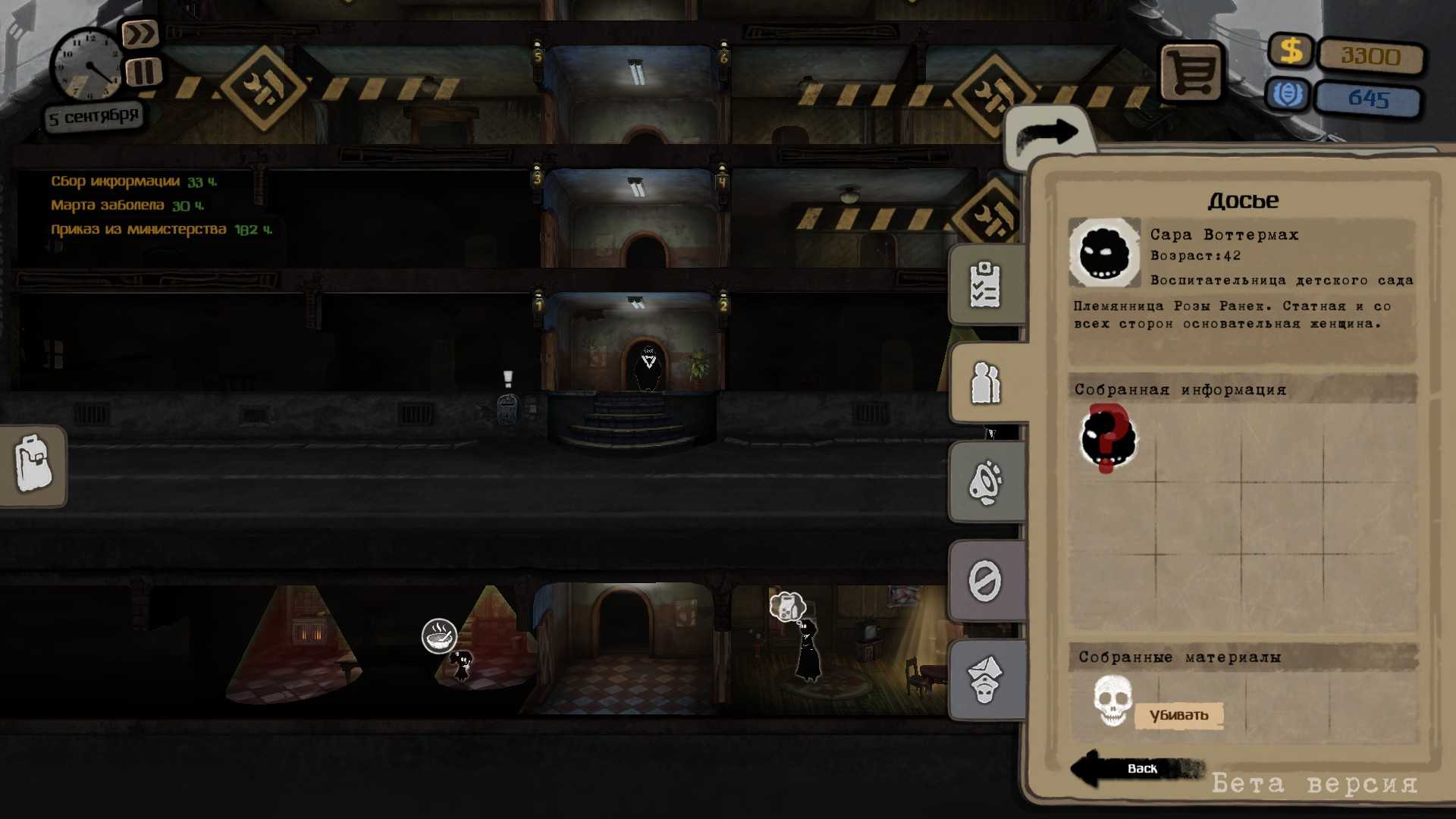Select the "Убивать" skull material
Image resolution: width=1456 pixels, height=819 pixels.
[1112, 701]
